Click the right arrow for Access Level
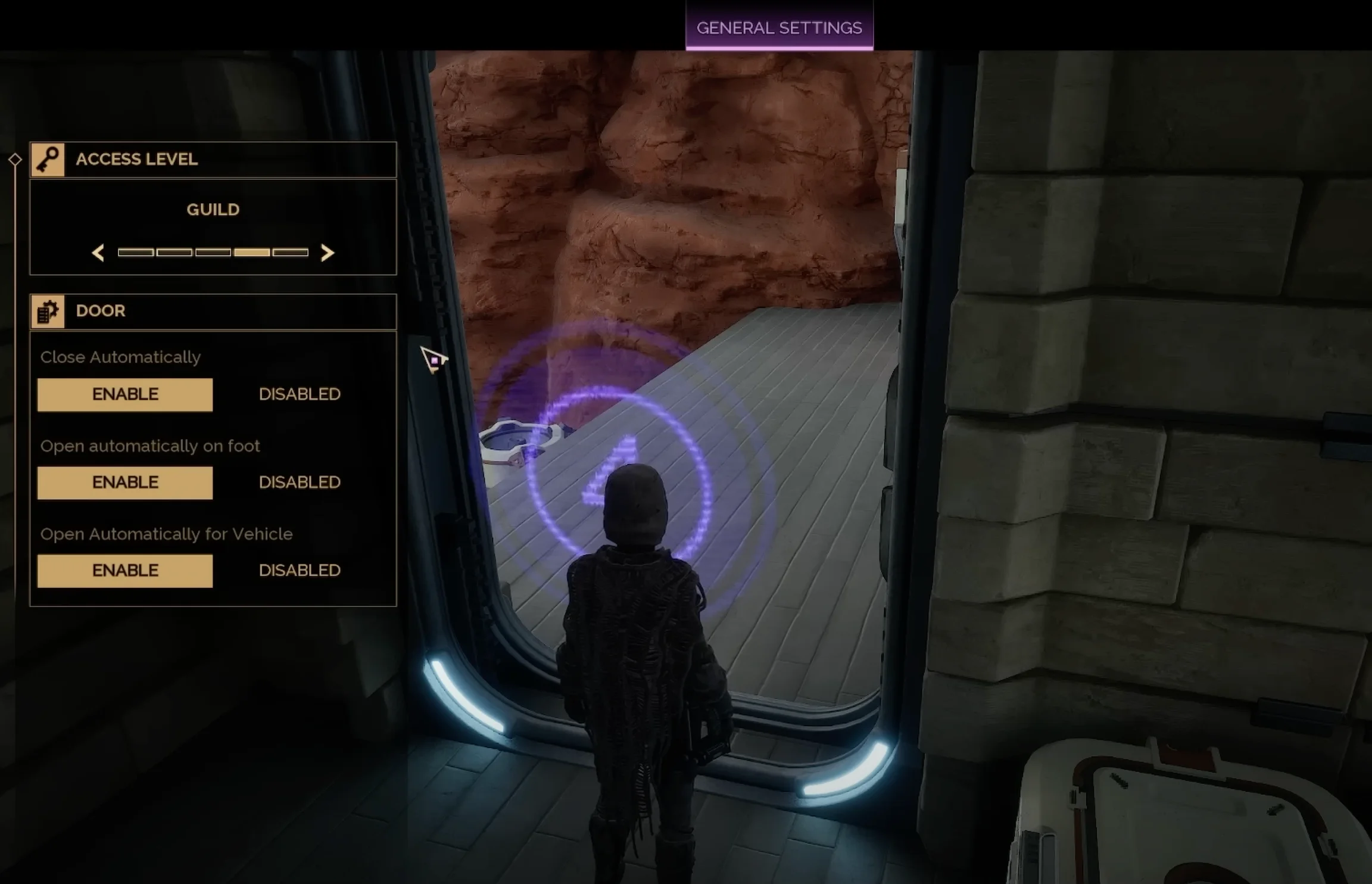The width and height of the screenshot is (1372, 884). 327,253
